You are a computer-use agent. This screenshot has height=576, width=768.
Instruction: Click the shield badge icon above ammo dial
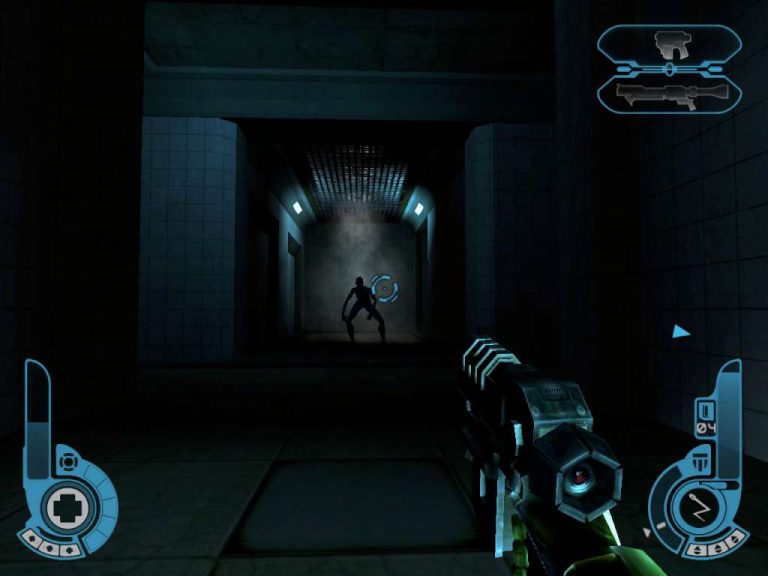click(x=702, y=461)
